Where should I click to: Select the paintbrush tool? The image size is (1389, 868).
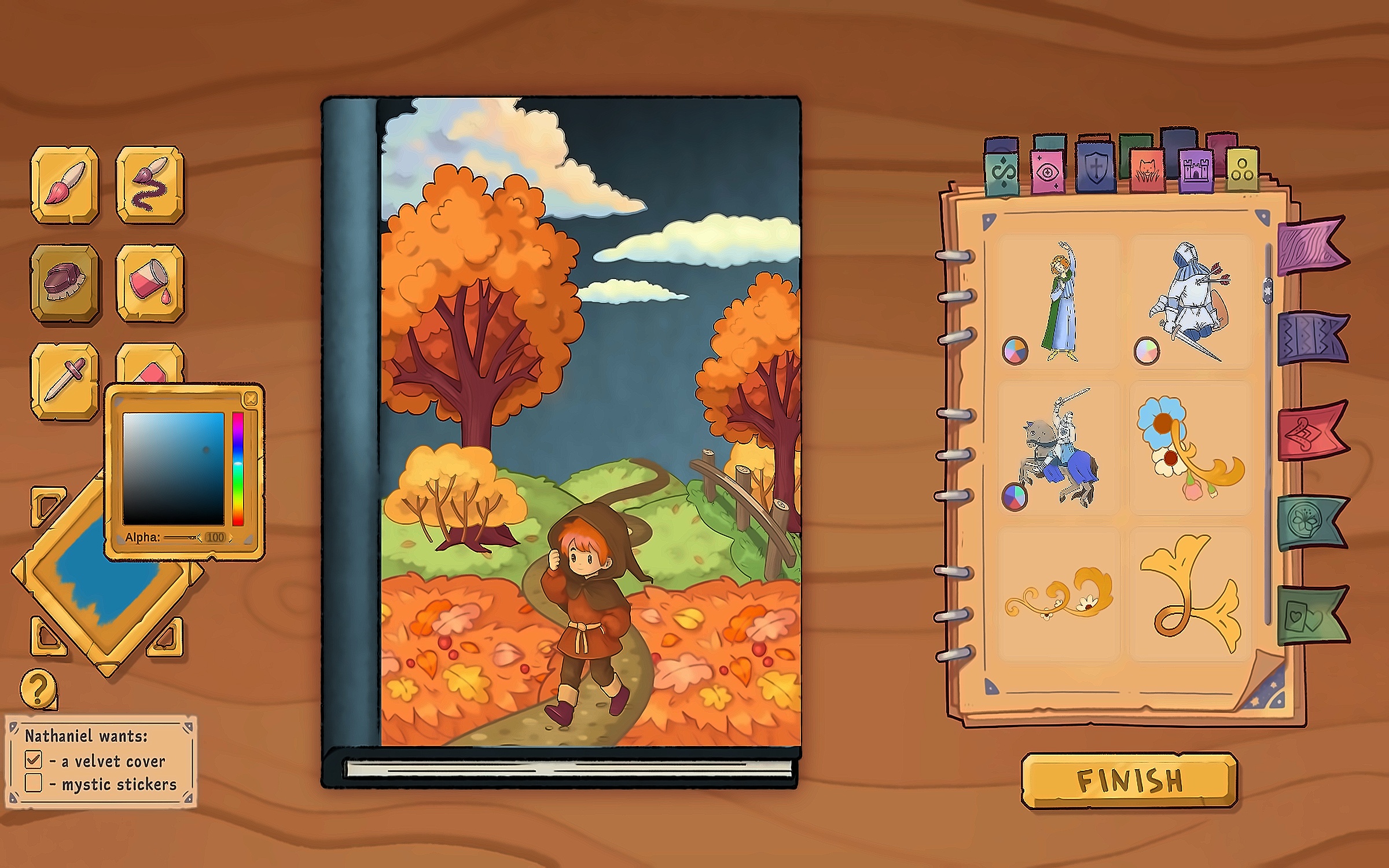click(x=64, y=183)
